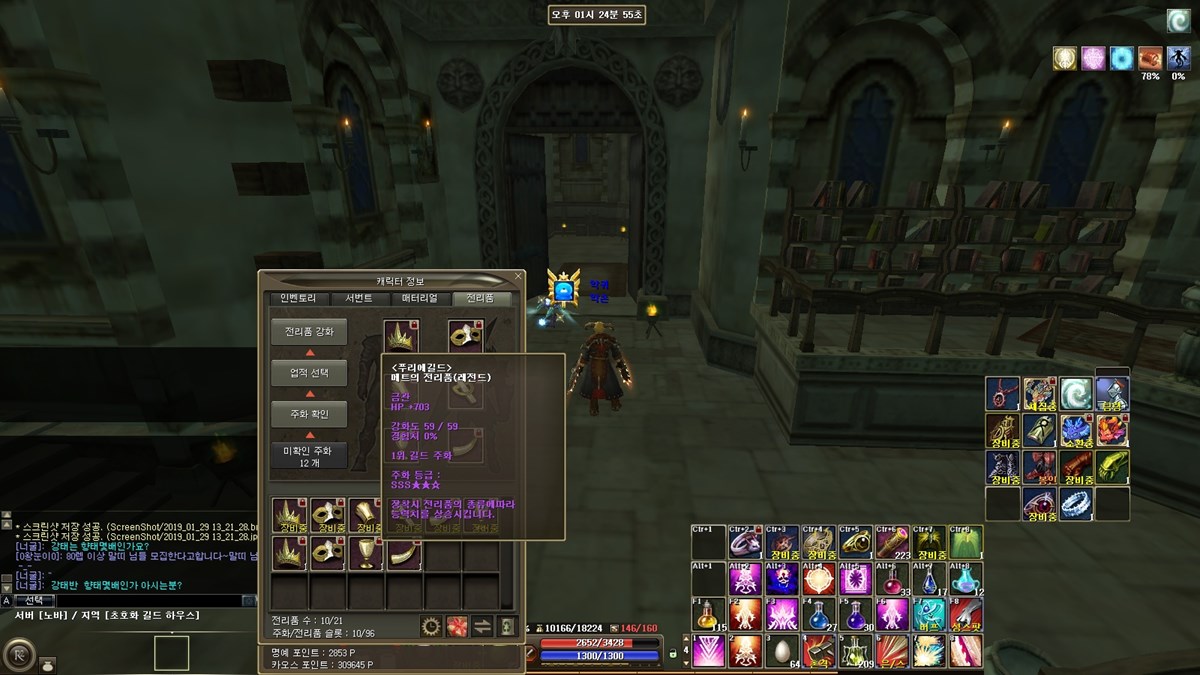Viewport: 1200px width, 675px height.
Task: Open the 서번트 tab
Action: (x=359, y=298)
